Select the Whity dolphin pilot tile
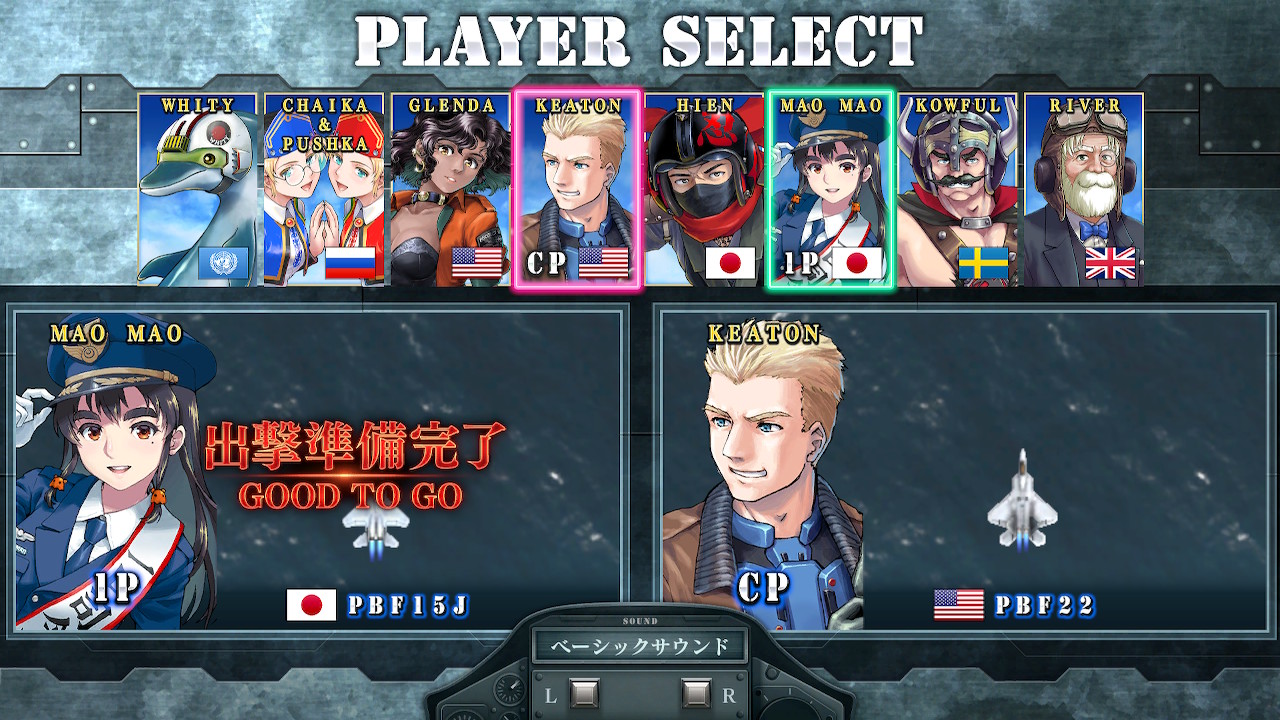Viewport: 1280px width, 720px height. (x=198, y=190)
